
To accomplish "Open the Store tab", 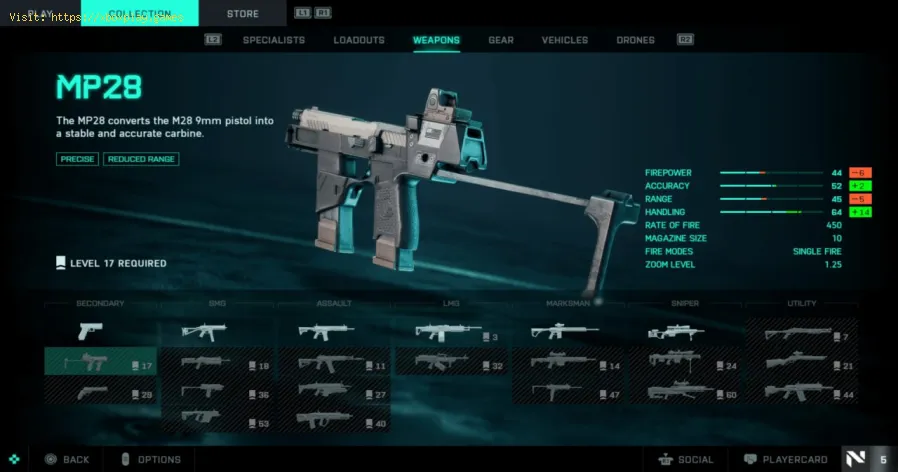I will tap(242, 14).
